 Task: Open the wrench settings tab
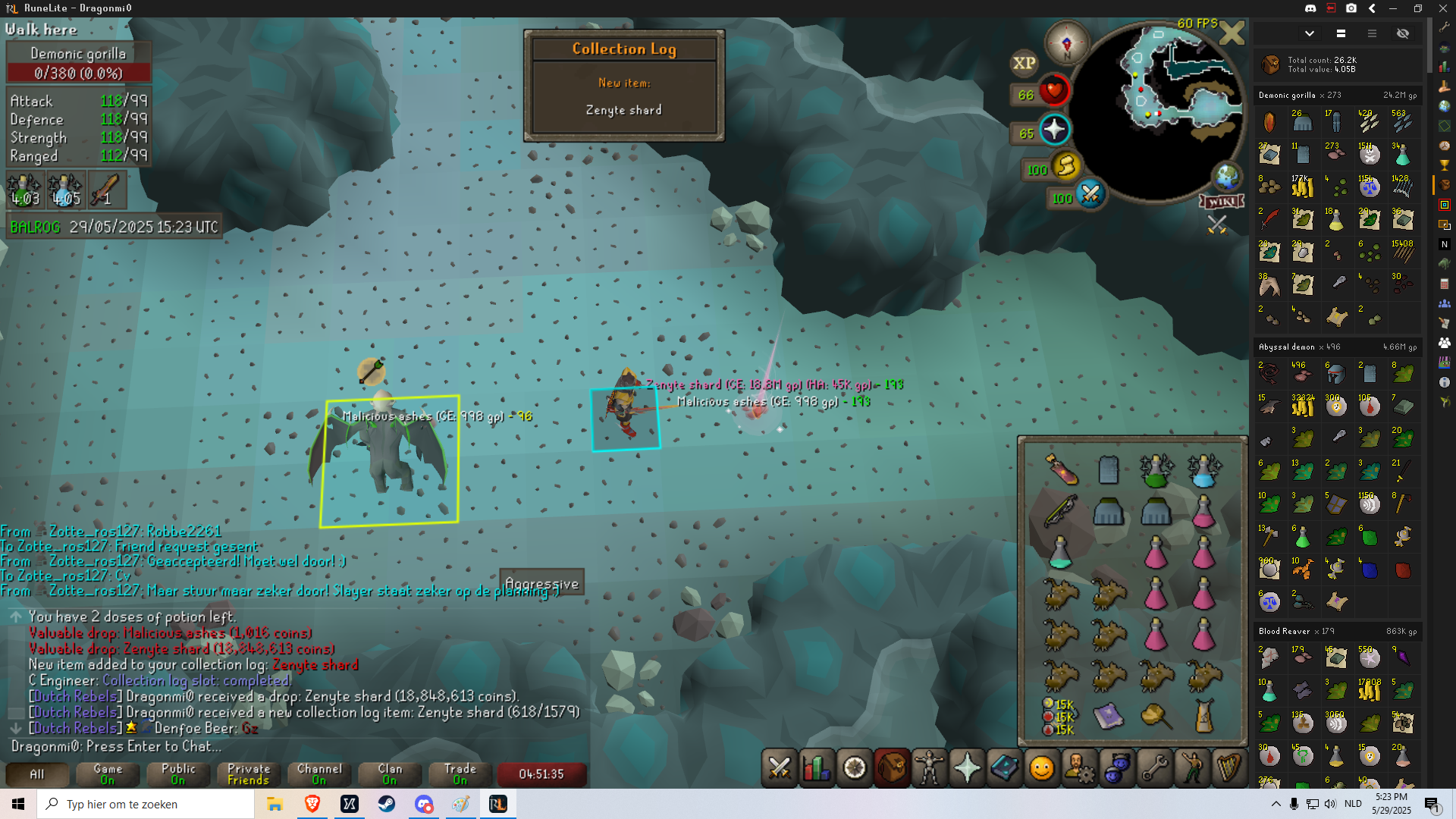(x=1154, y=768)
